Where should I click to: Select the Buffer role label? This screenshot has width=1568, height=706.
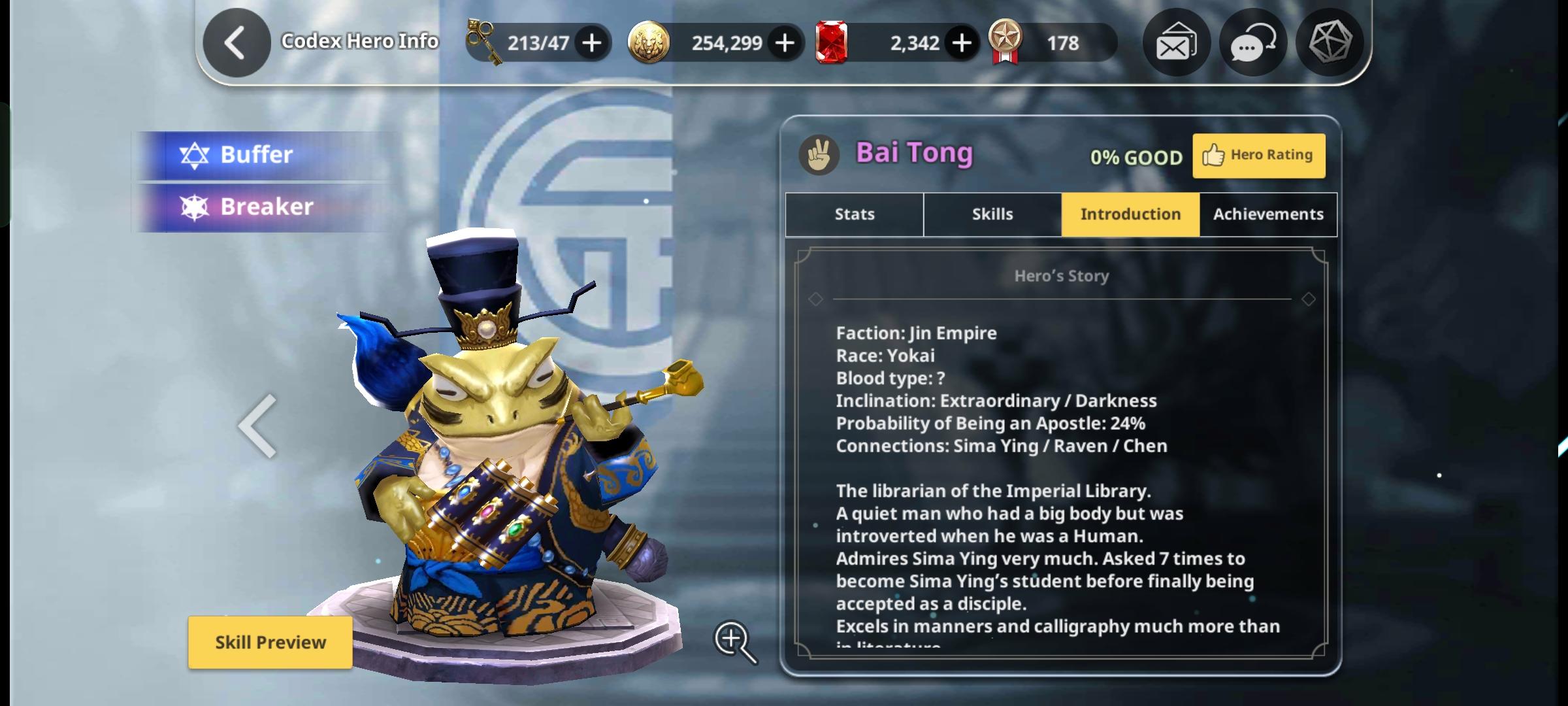pyautogui.click(x=256, y=154)
